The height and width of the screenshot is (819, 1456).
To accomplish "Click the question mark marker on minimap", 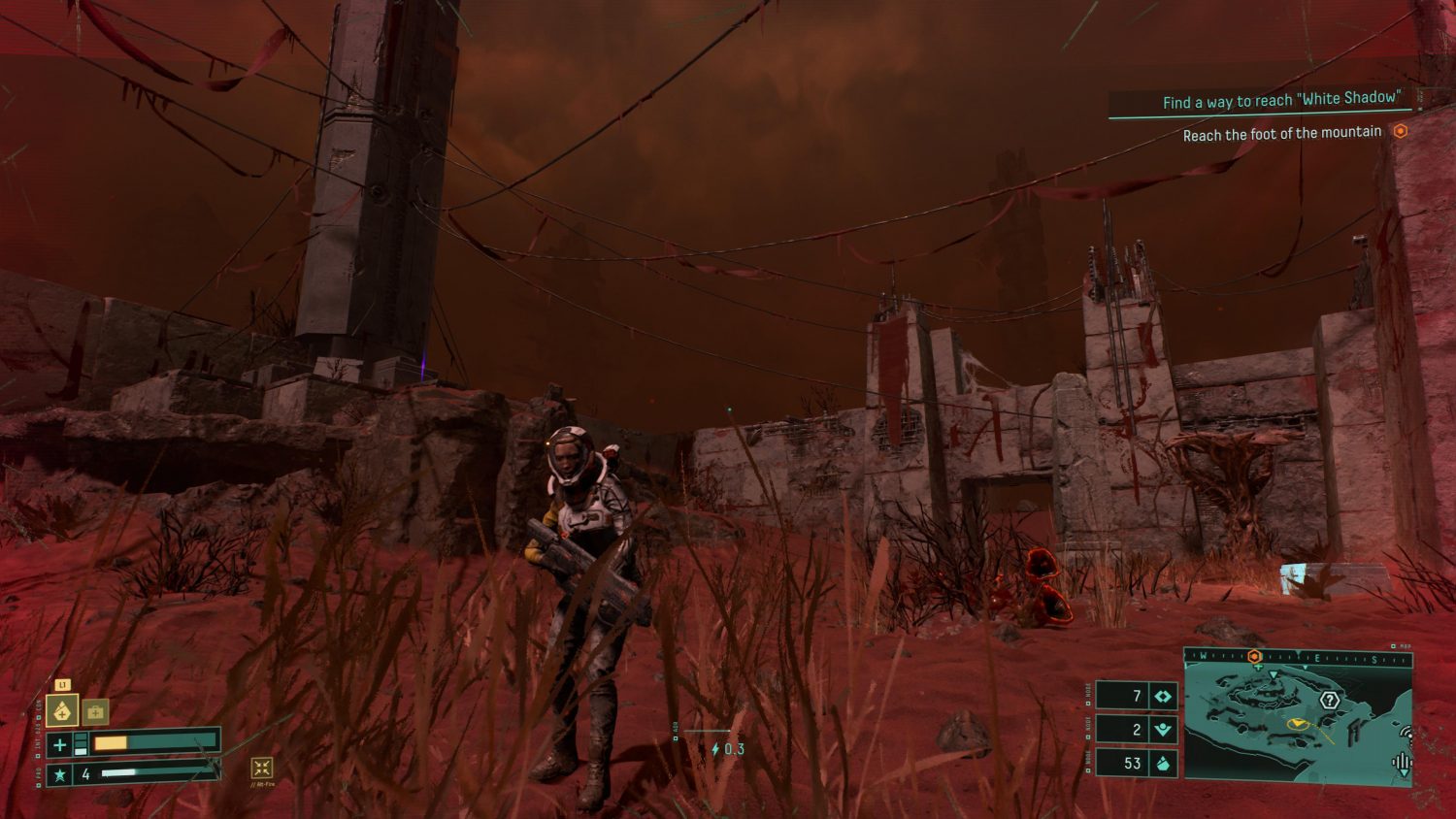I will pos(1329,700).
